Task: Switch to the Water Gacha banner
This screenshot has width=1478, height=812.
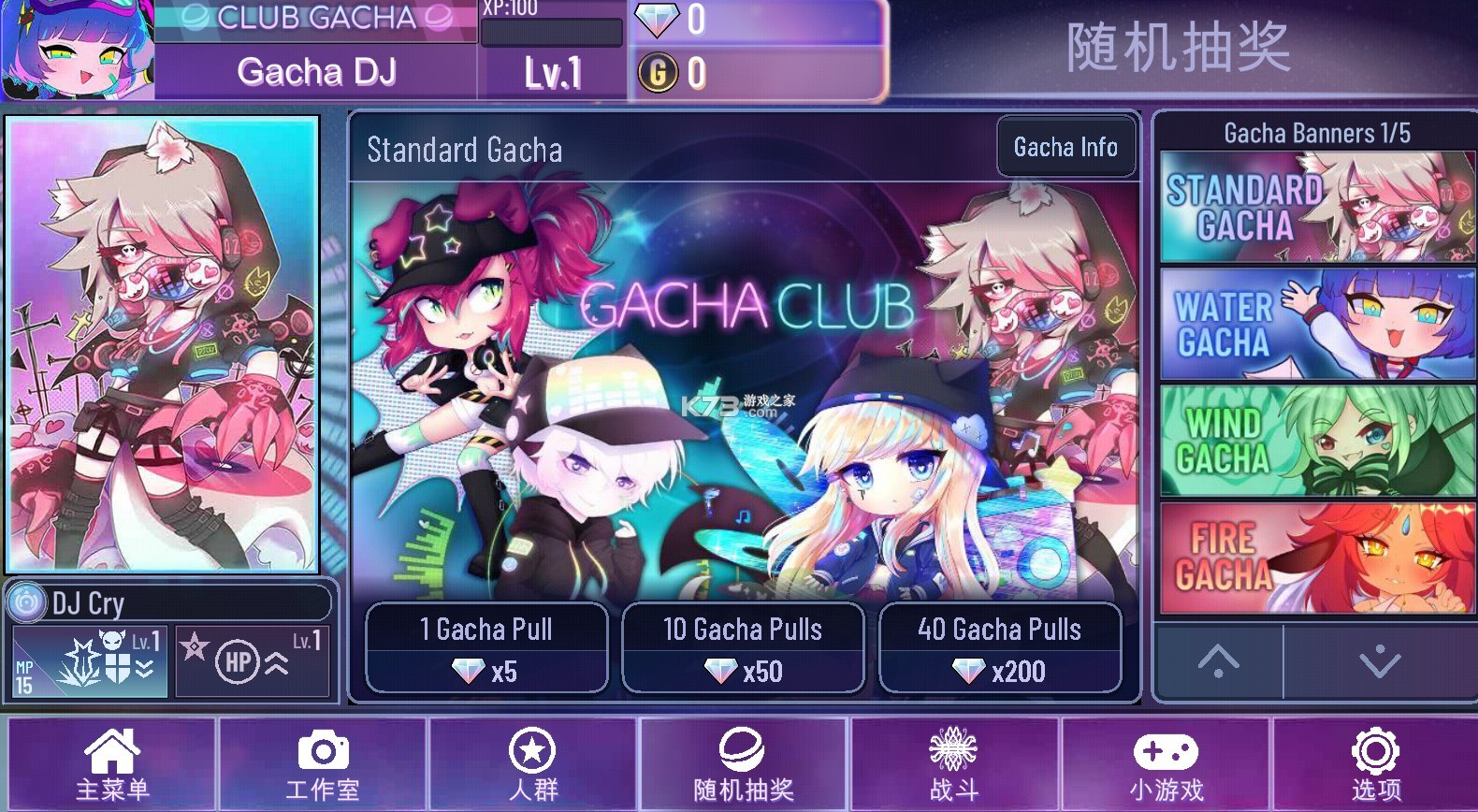Action: (x=1316, y=324)
